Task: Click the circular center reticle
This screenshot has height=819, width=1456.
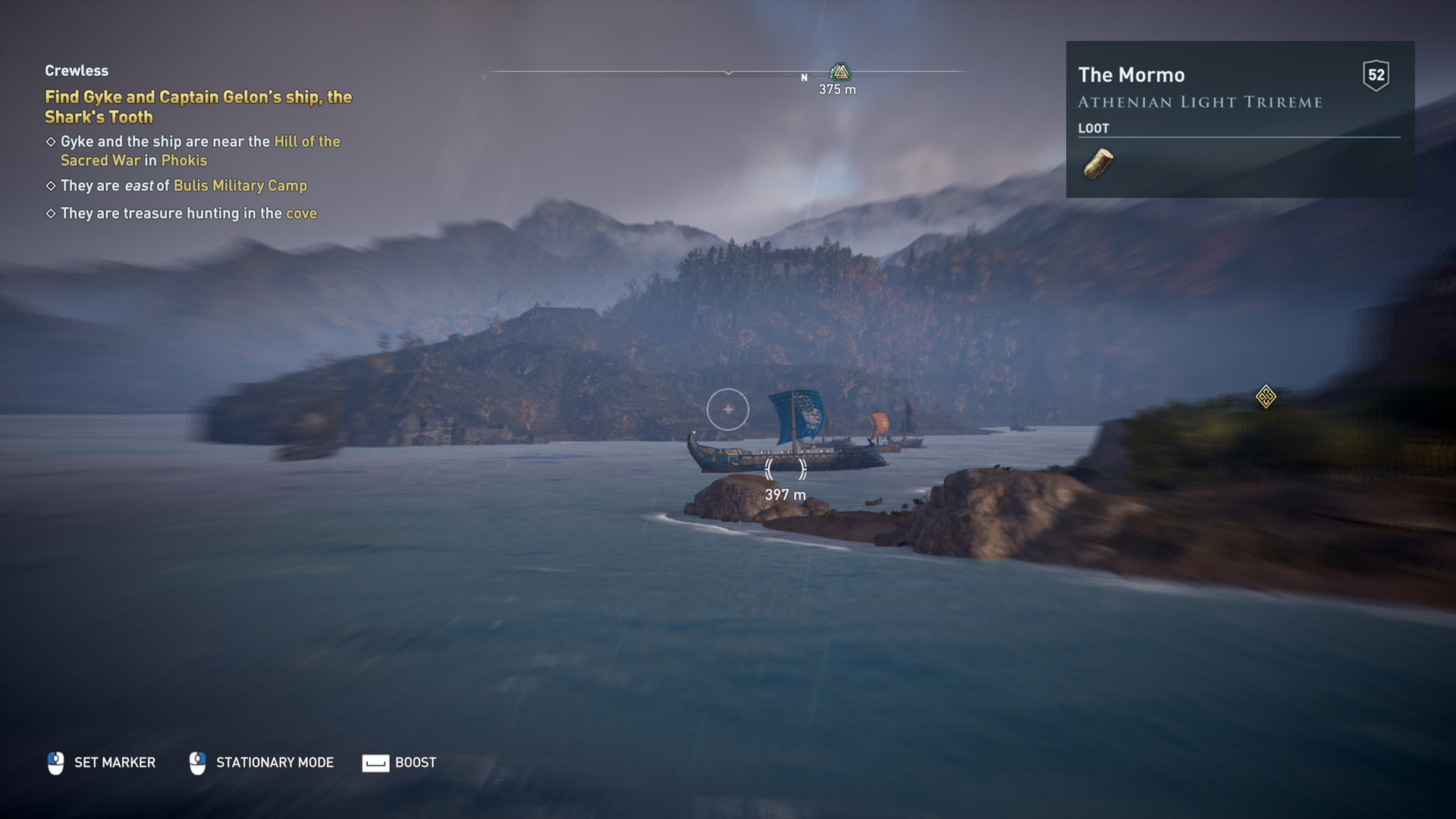Action: [x=728, y=409]
